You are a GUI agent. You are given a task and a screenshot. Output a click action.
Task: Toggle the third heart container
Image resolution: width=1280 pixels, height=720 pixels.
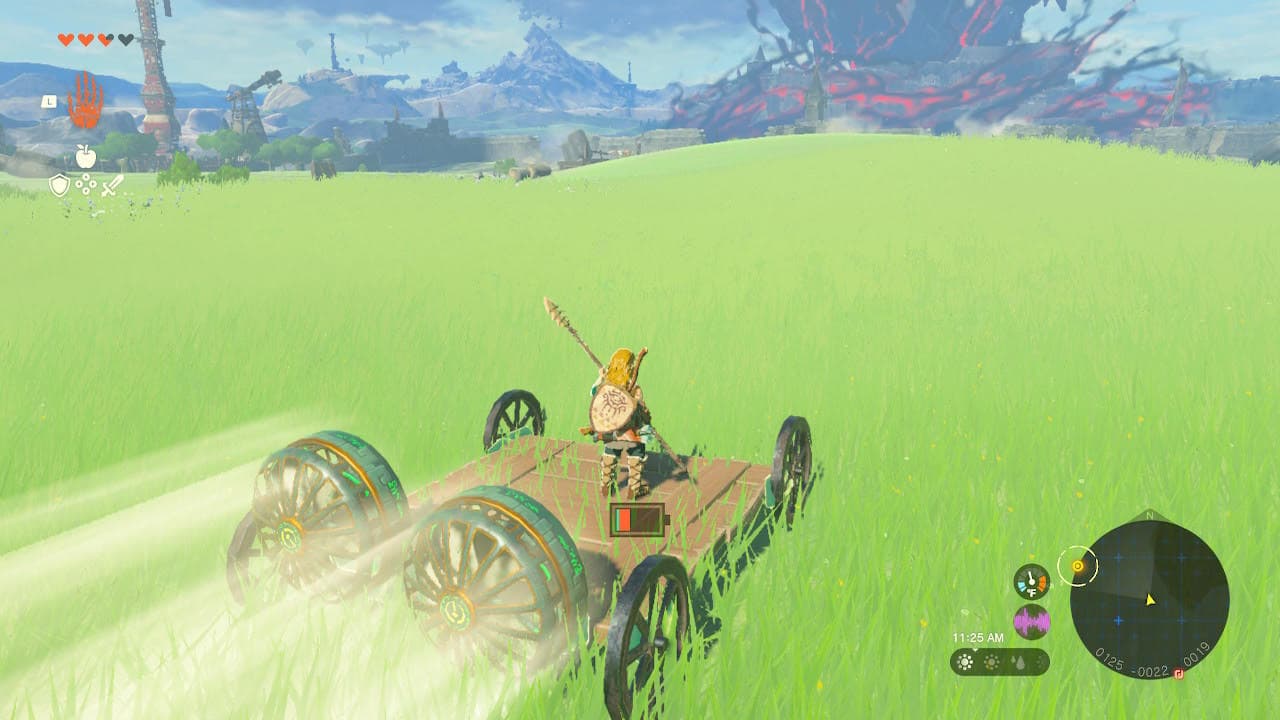pos(105,40)
